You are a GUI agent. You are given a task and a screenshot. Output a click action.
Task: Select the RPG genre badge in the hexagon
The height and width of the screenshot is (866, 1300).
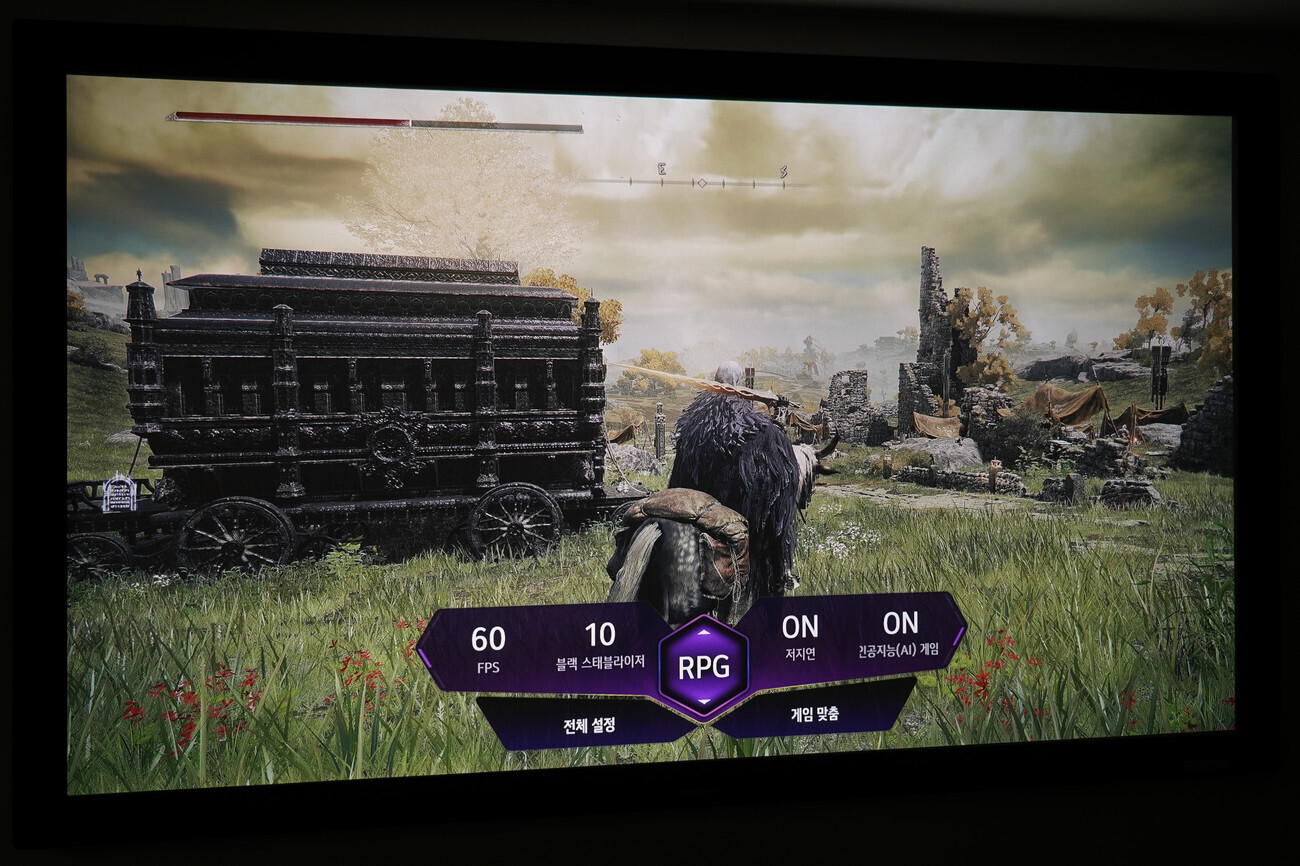pyautogui.click(x=705, y=663)
